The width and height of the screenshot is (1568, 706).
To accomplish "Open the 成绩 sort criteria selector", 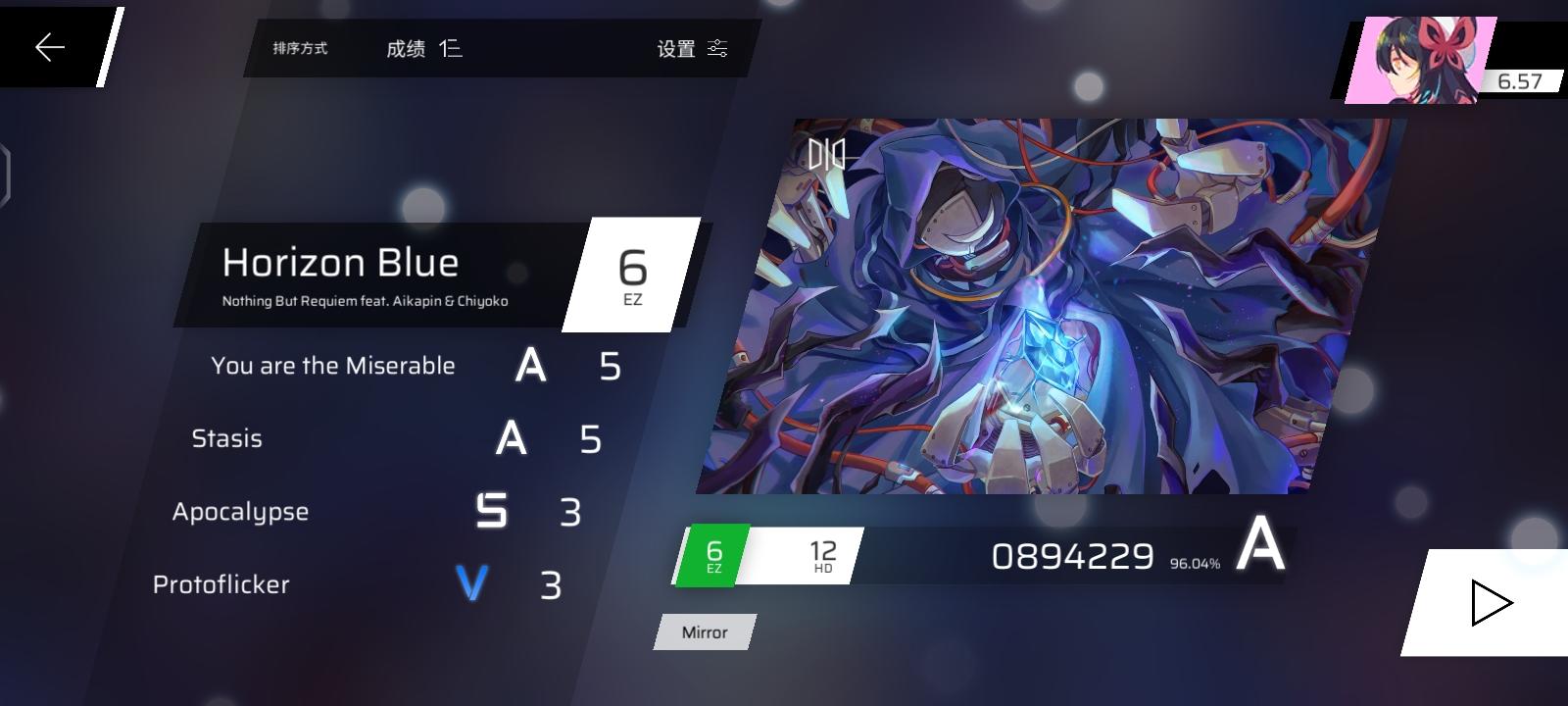I will click(x=409, y=48).
